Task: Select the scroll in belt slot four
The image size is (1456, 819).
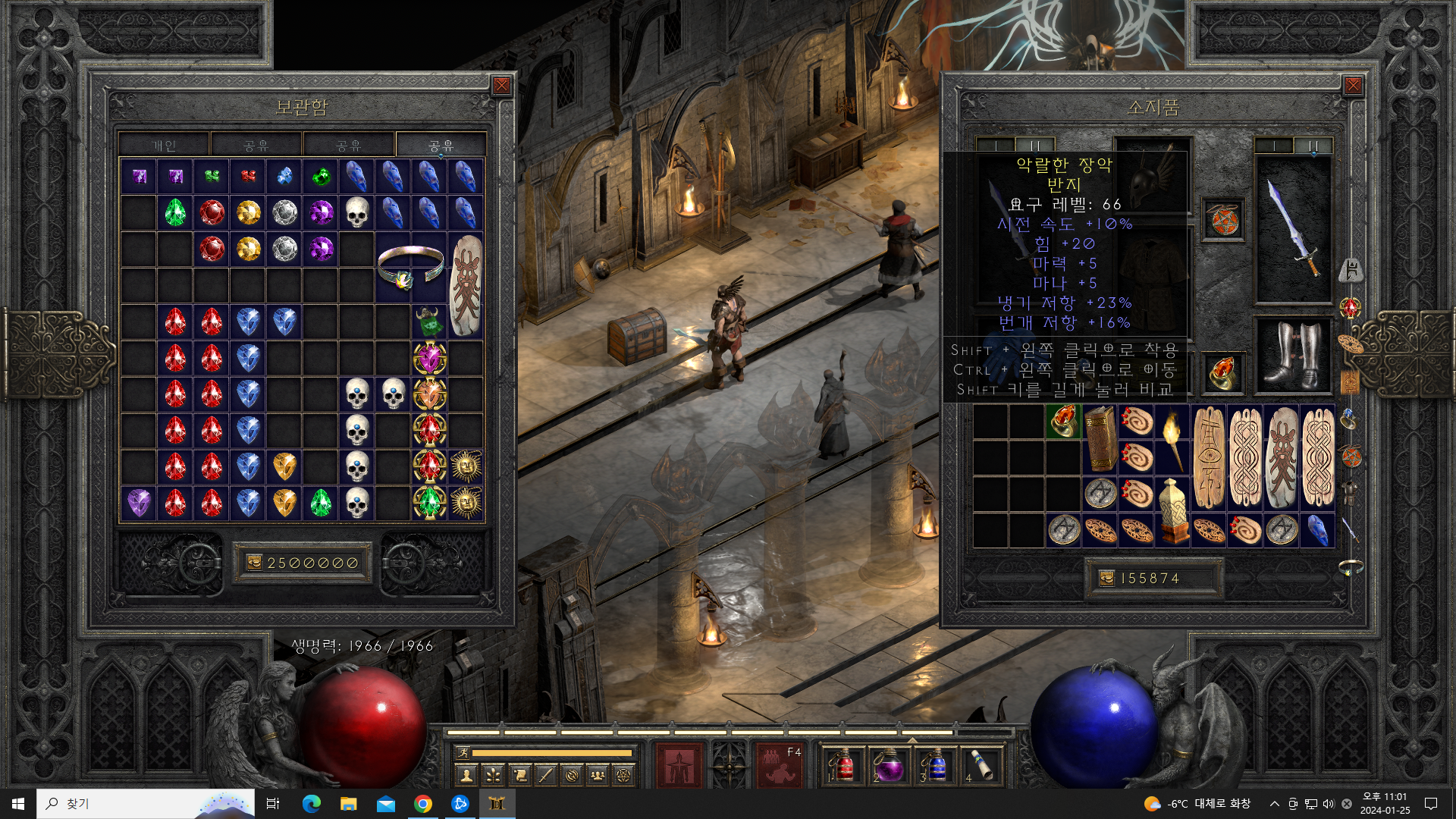Action: [982, 764]
